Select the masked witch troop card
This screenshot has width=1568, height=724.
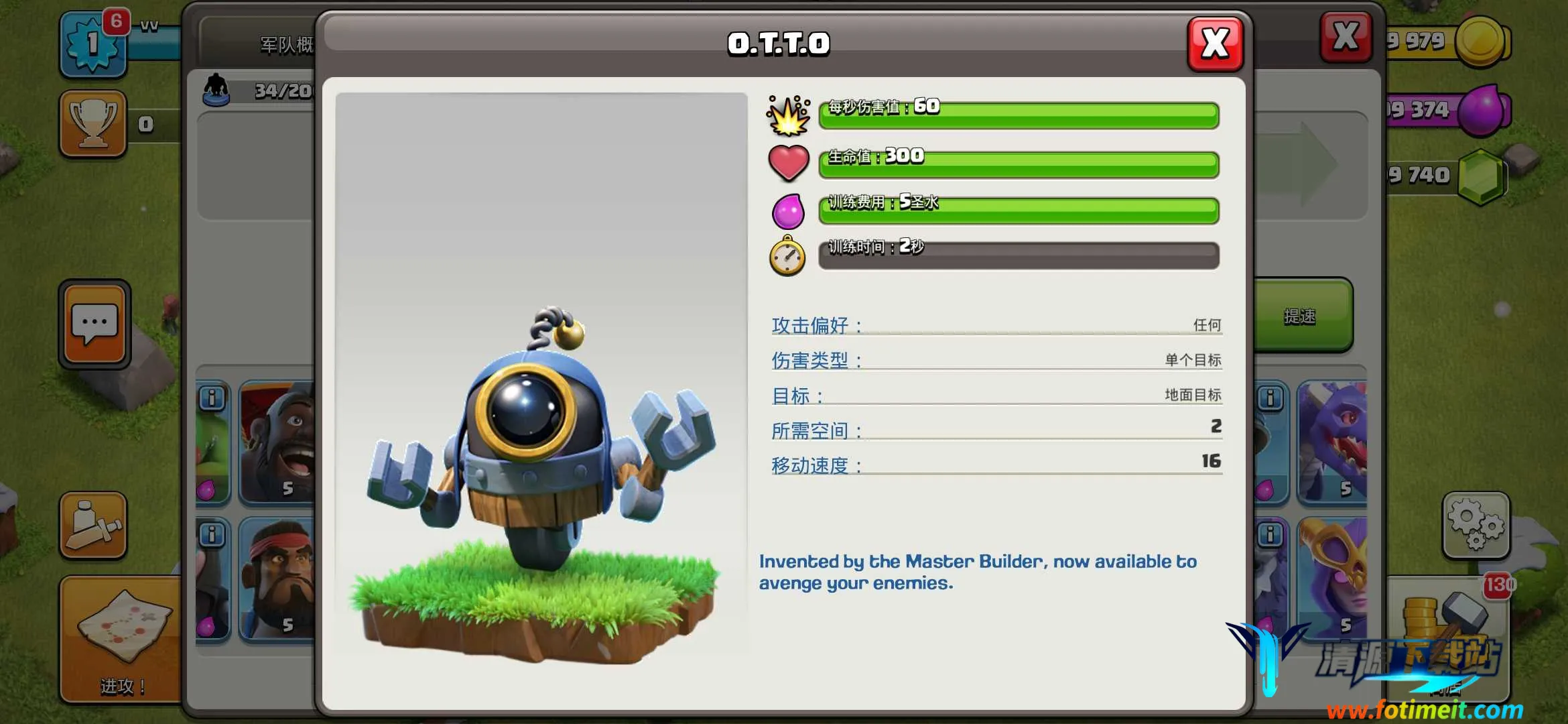[1332, 578]
